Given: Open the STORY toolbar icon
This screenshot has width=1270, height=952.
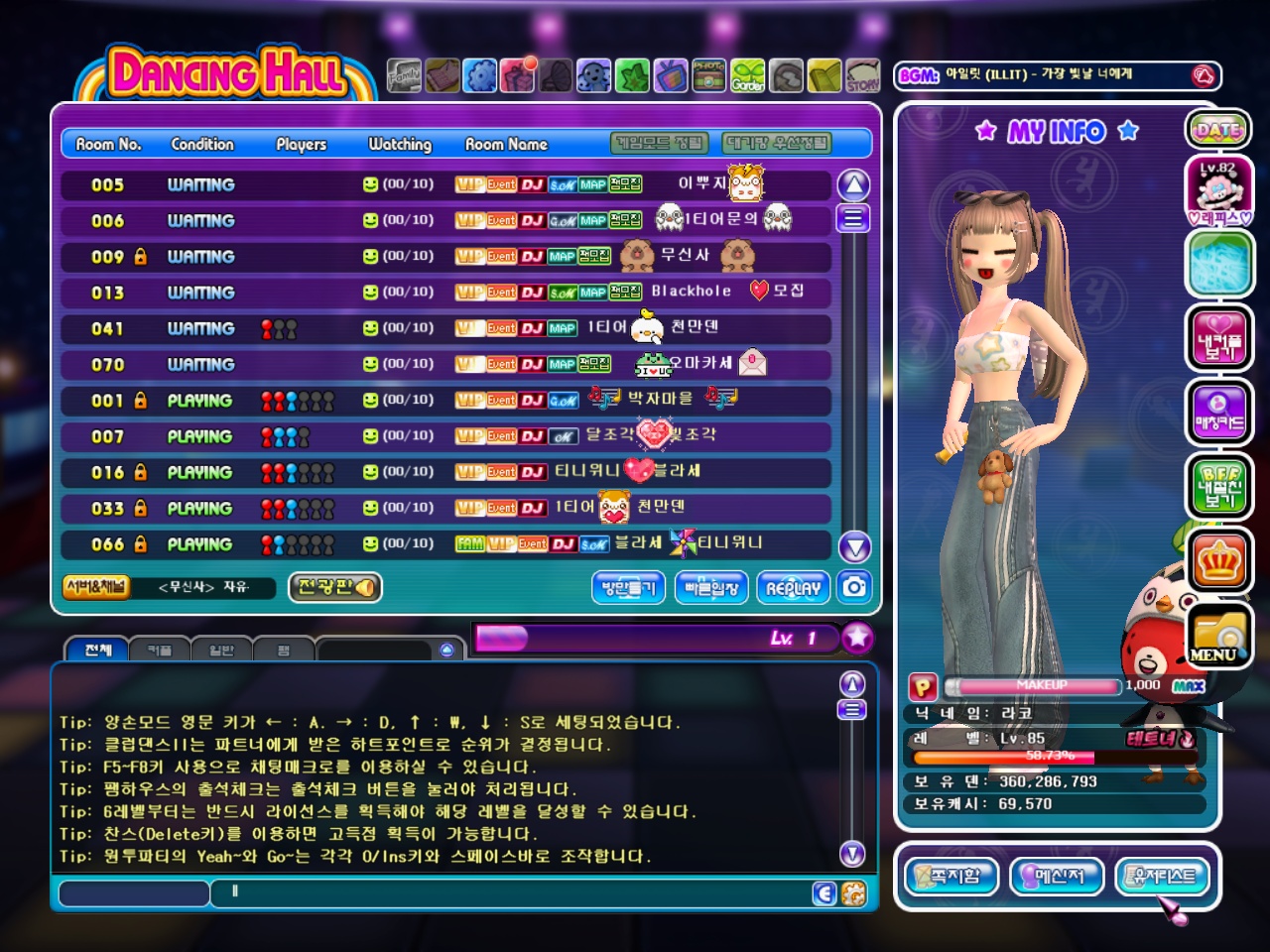Looking at the screenshot, I should [x=863, y=75].
